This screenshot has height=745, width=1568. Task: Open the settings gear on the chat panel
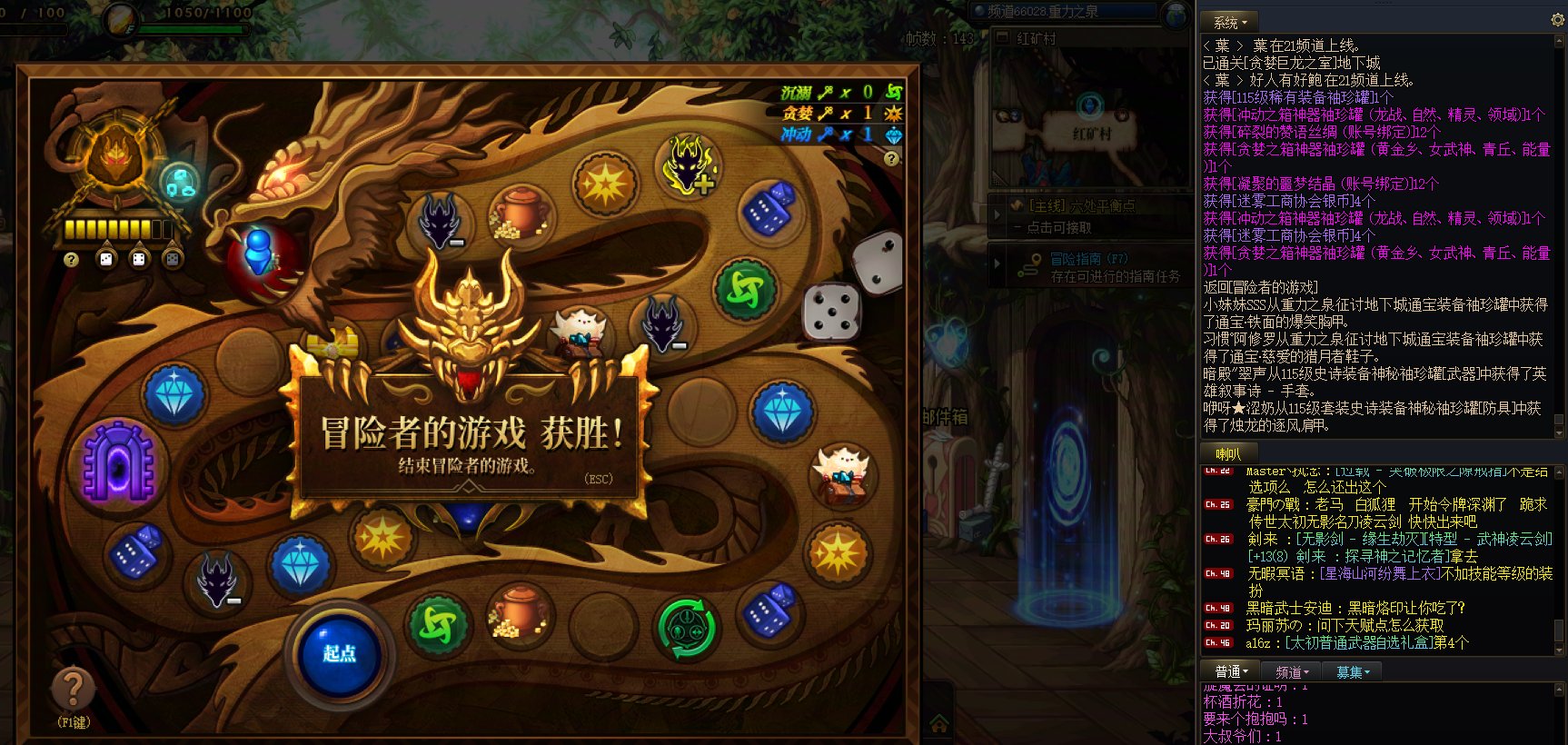tap(1557, 20)
